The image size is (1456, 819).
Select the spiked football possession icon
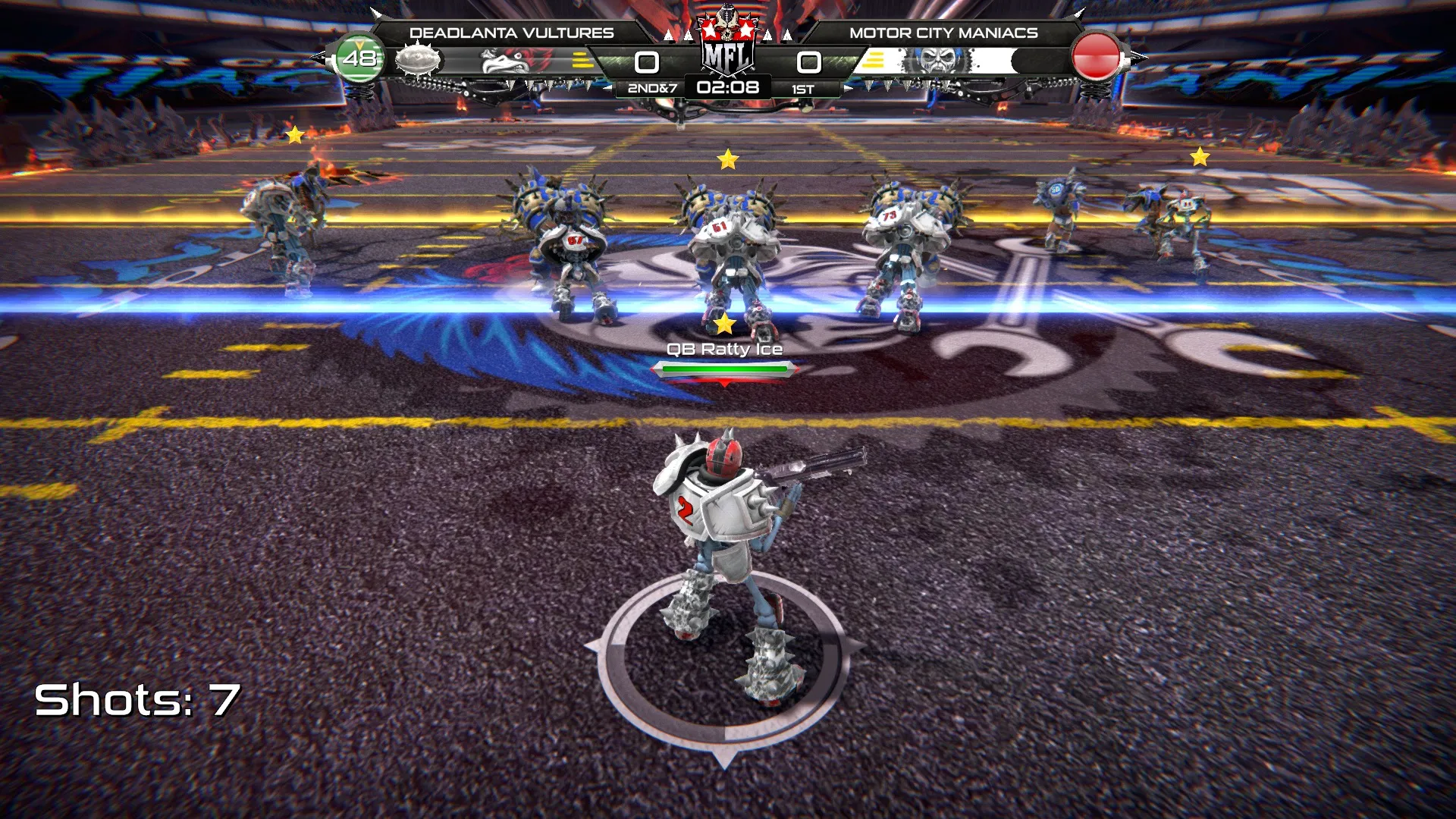pyautogui.click(x=418, y=59)
